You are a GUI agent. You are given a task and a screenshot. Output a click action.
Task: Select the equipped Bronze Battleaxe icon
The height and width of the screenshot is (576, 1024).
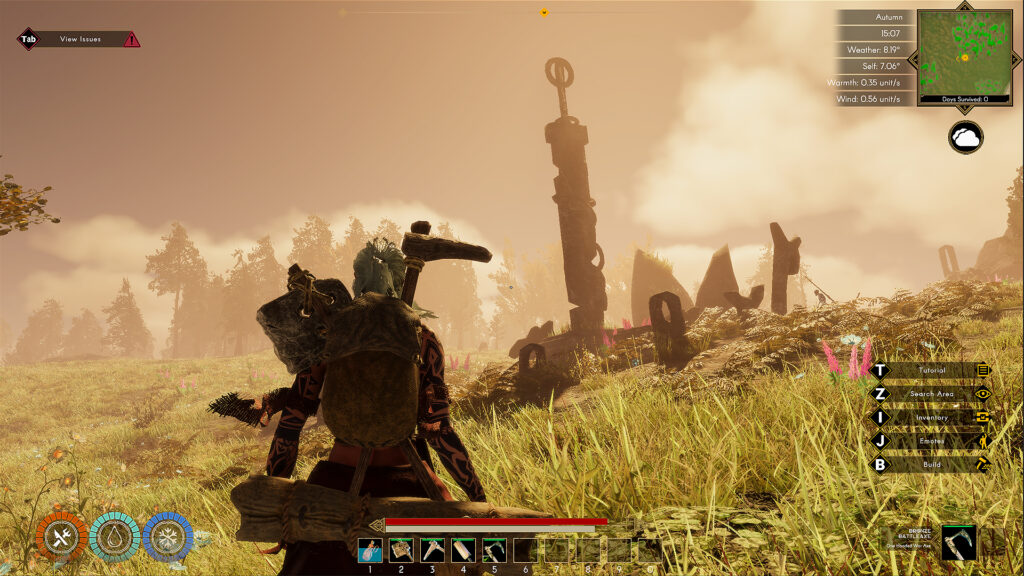tap(958, 541)
